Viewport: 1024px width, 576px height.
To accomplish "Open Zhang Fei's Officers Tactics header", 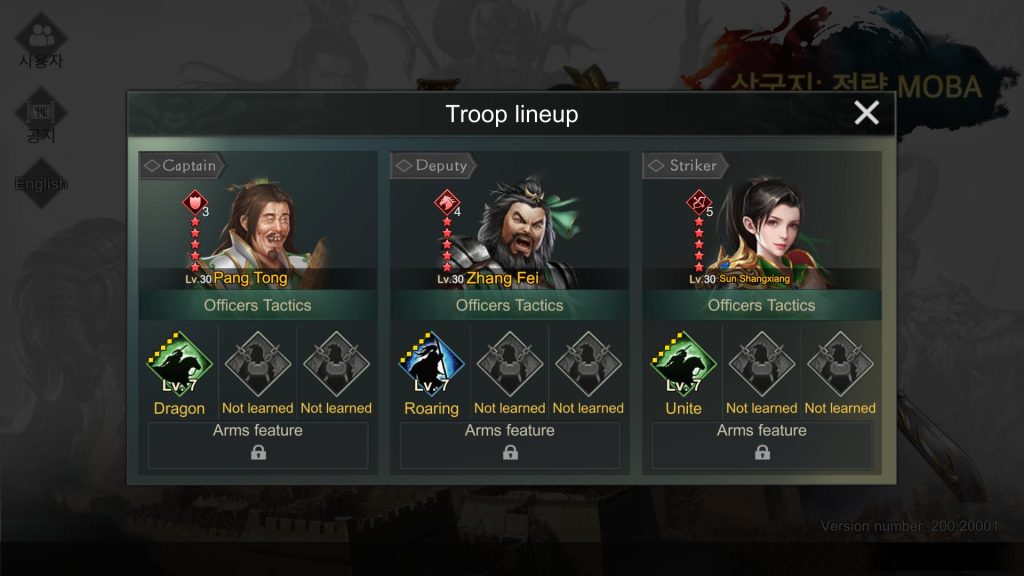I will pos(509,305).
